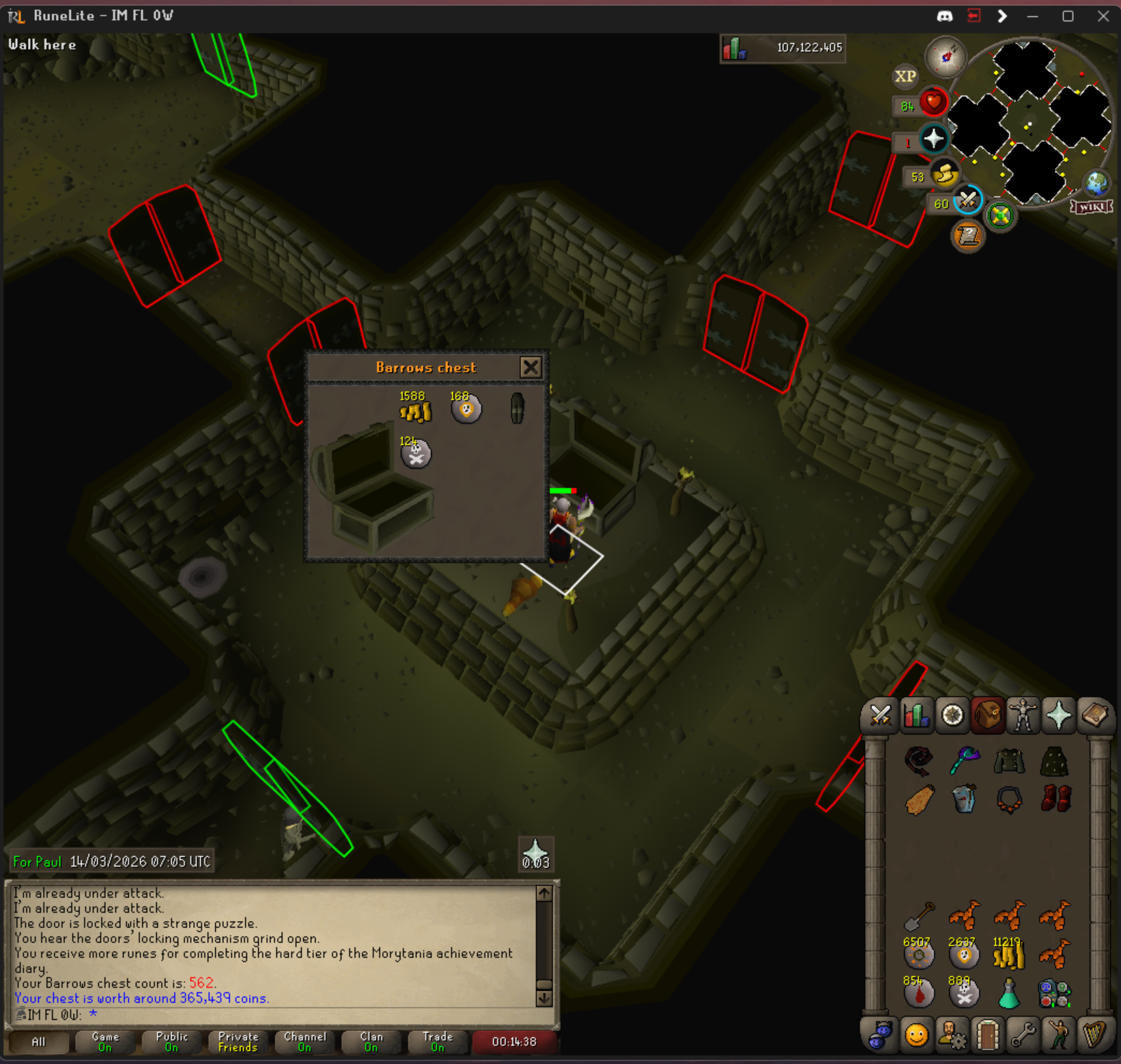Minimize the RuneLite window
Screen dimensions: 1121x1064
coord(1032,16)
